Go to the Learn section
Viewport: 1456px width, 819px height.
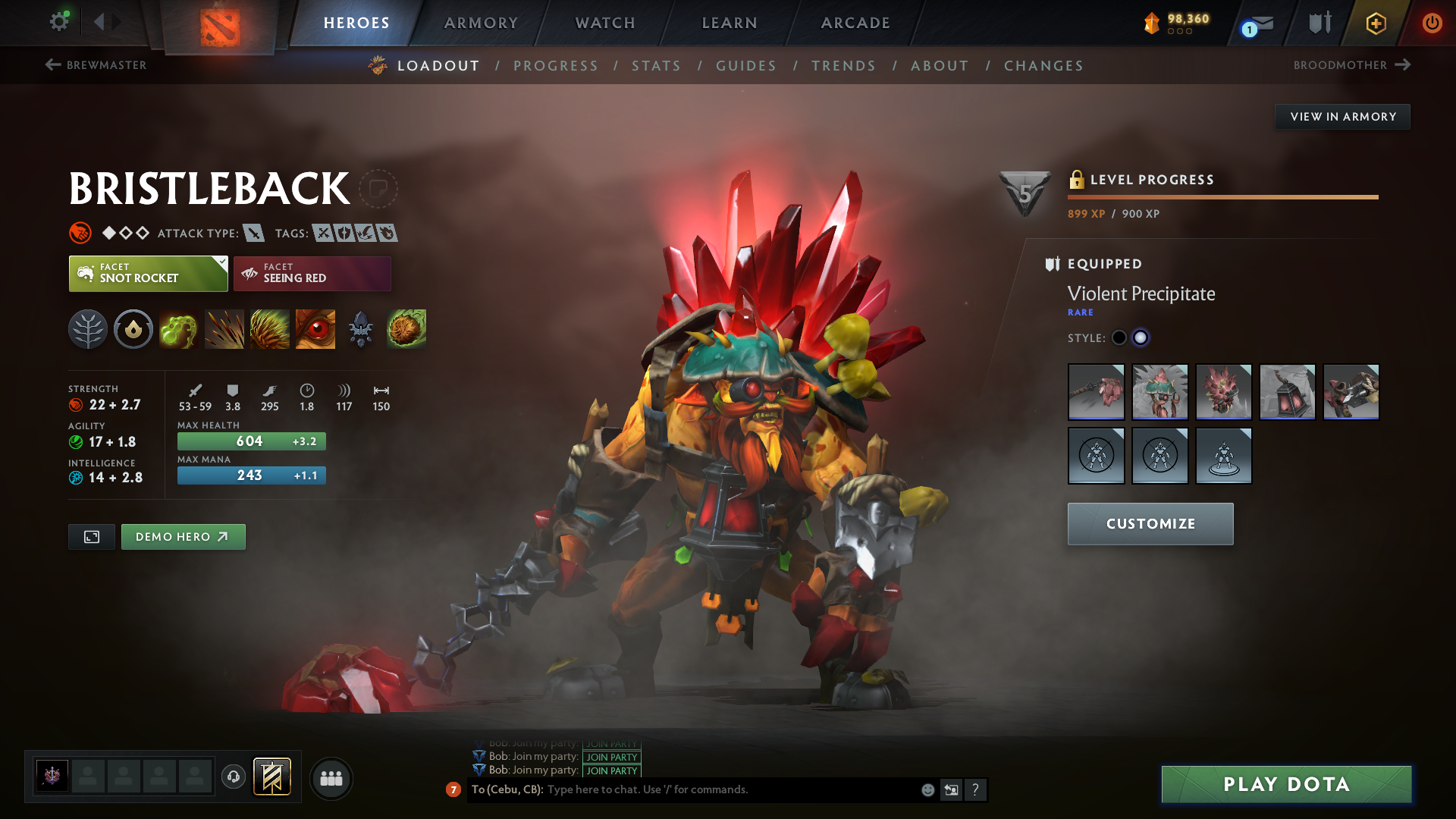730,23
